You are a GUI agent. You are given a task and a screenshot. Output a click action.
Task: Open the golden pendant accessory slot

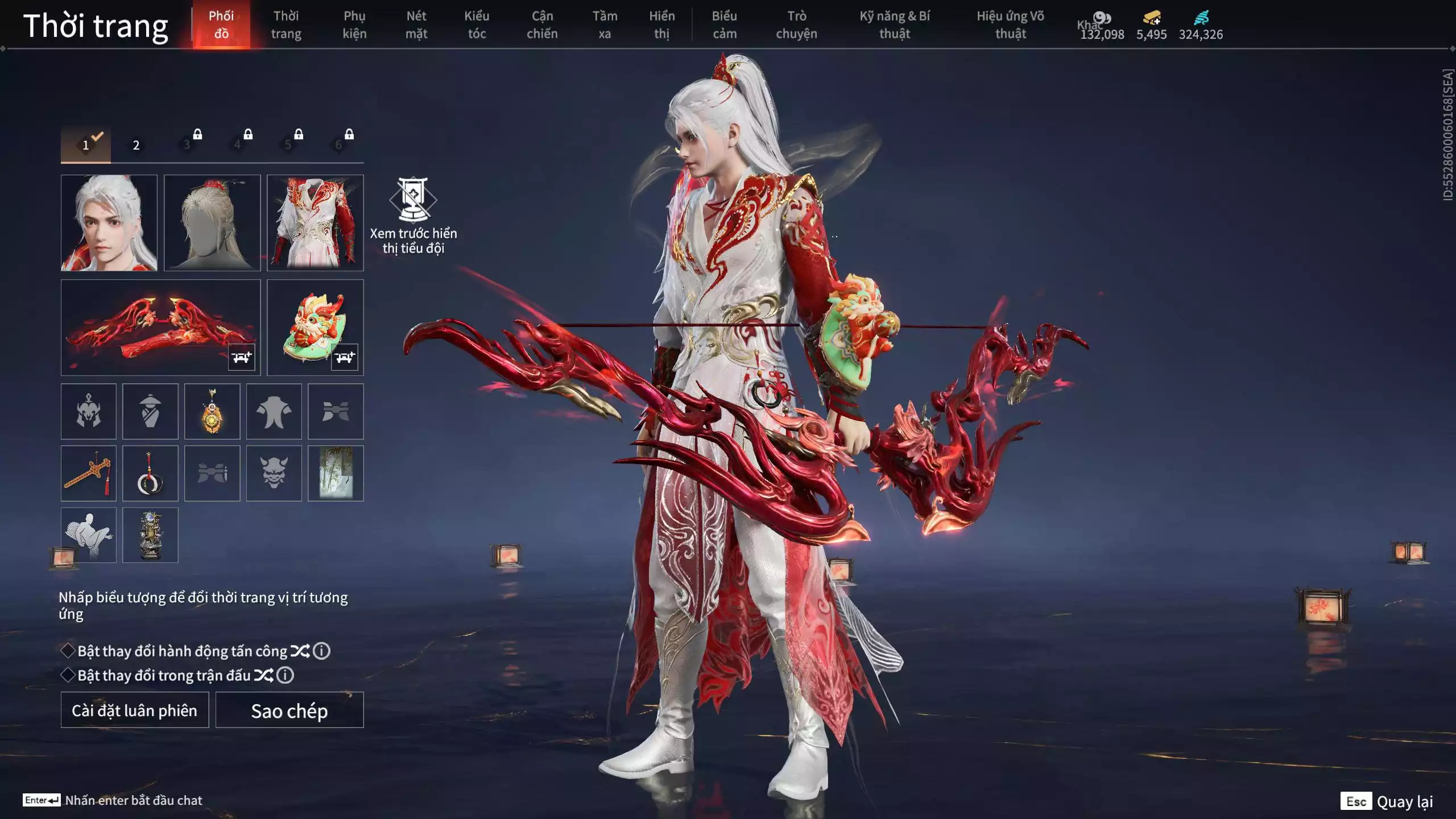[x=212, y=411]
